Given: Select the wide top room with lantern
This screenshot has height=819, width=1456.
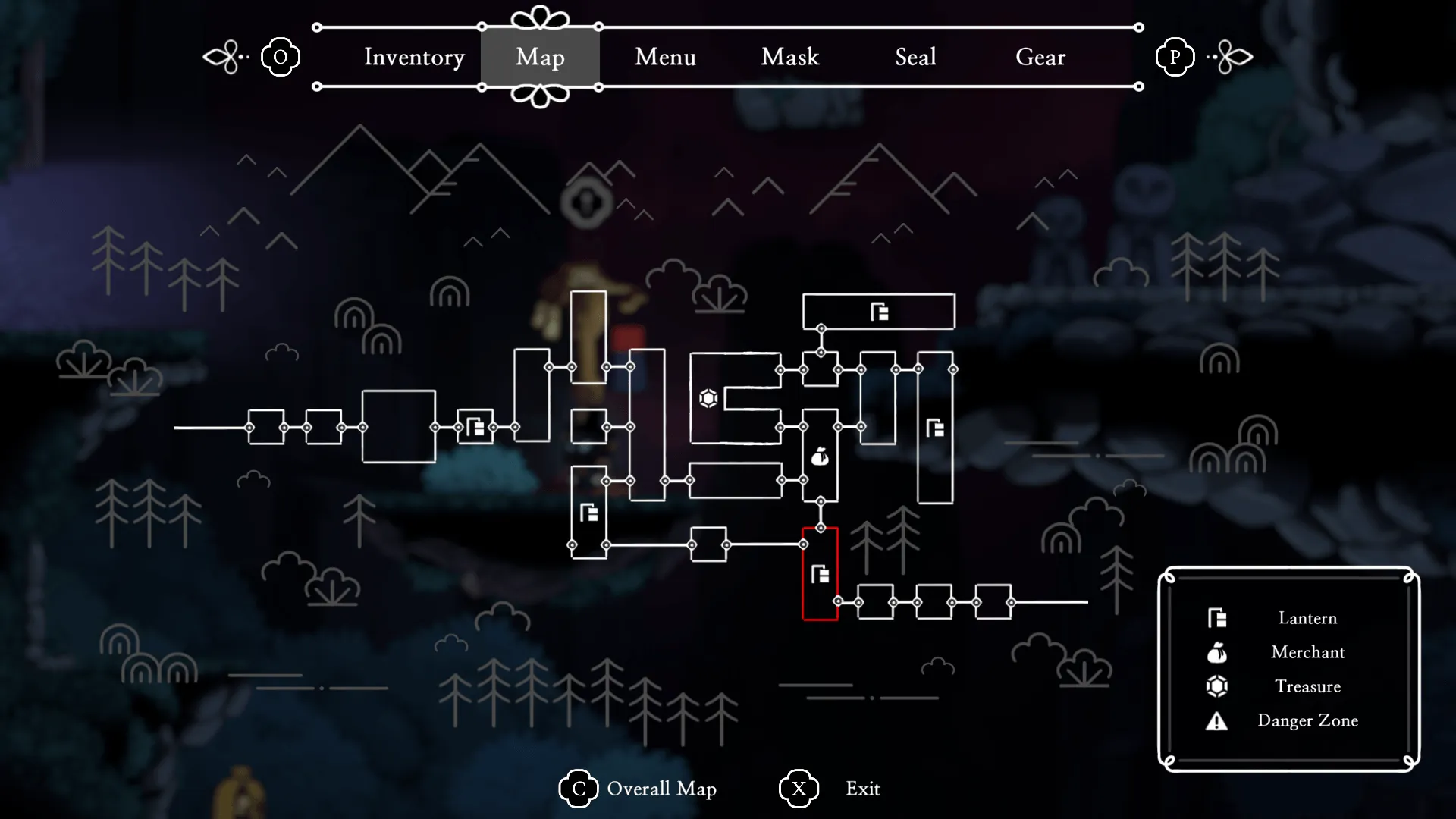Looking at the screenshot, I should [x=879, y=312].
